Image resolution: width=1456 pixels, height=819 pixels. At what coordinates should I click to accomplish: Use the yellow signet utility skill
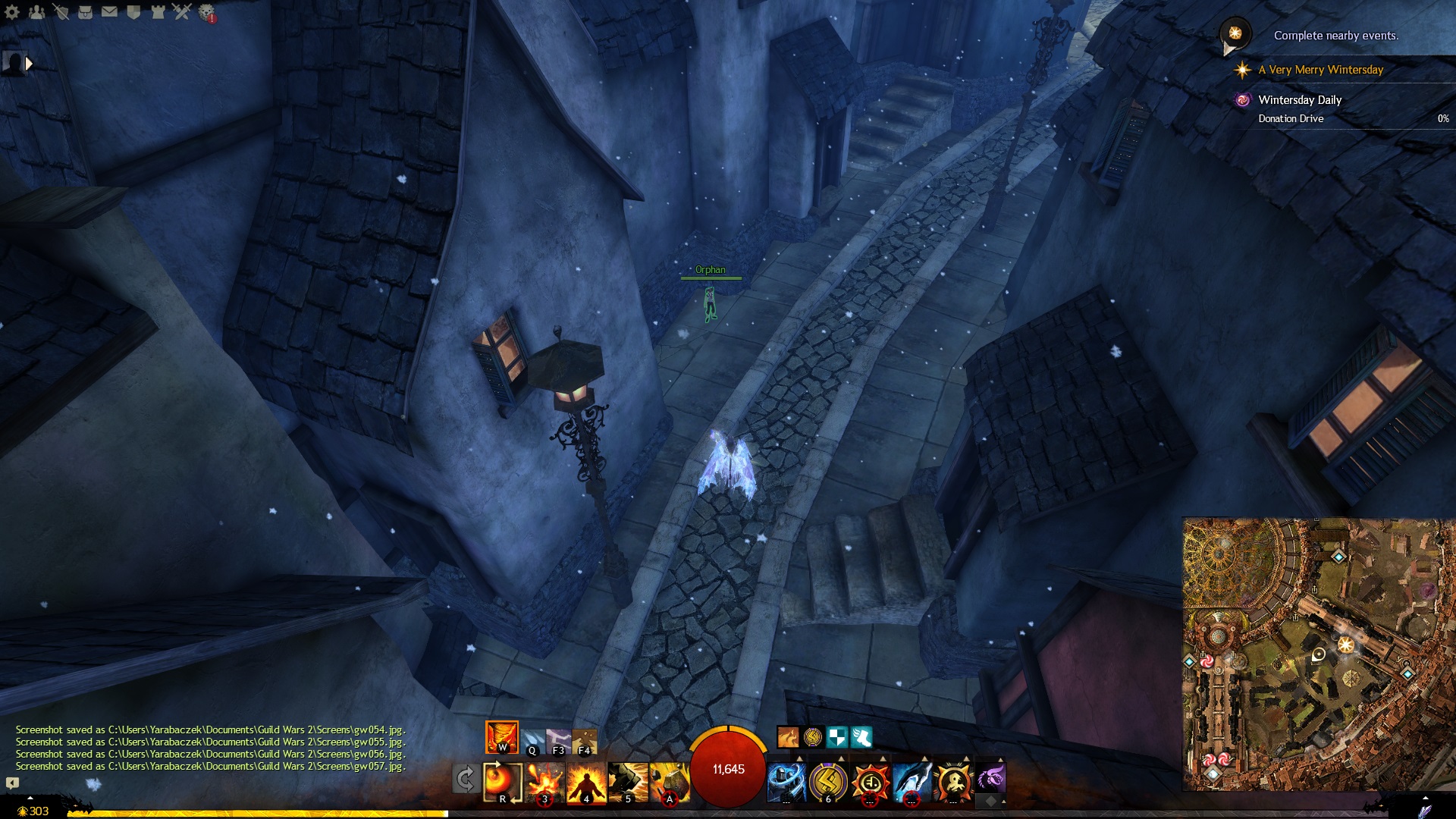click(x=827, y=782)
